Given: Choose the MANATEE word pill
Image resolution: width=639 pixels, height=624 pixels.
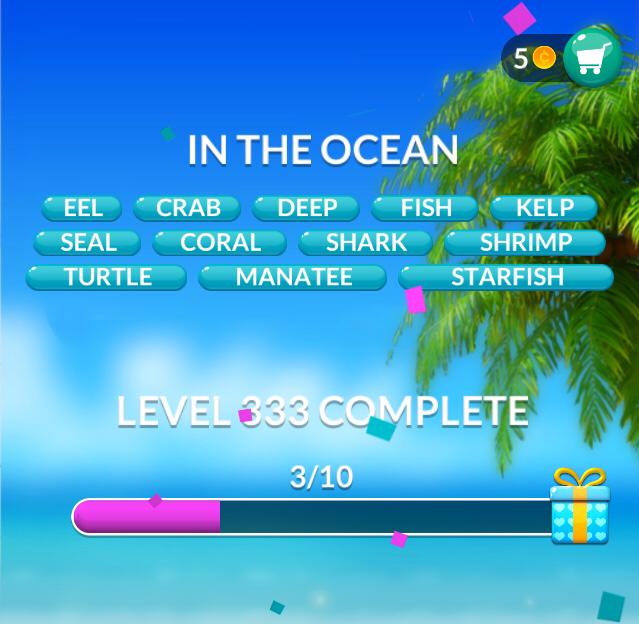Looking at the screenshot, I should pos(293,277).
